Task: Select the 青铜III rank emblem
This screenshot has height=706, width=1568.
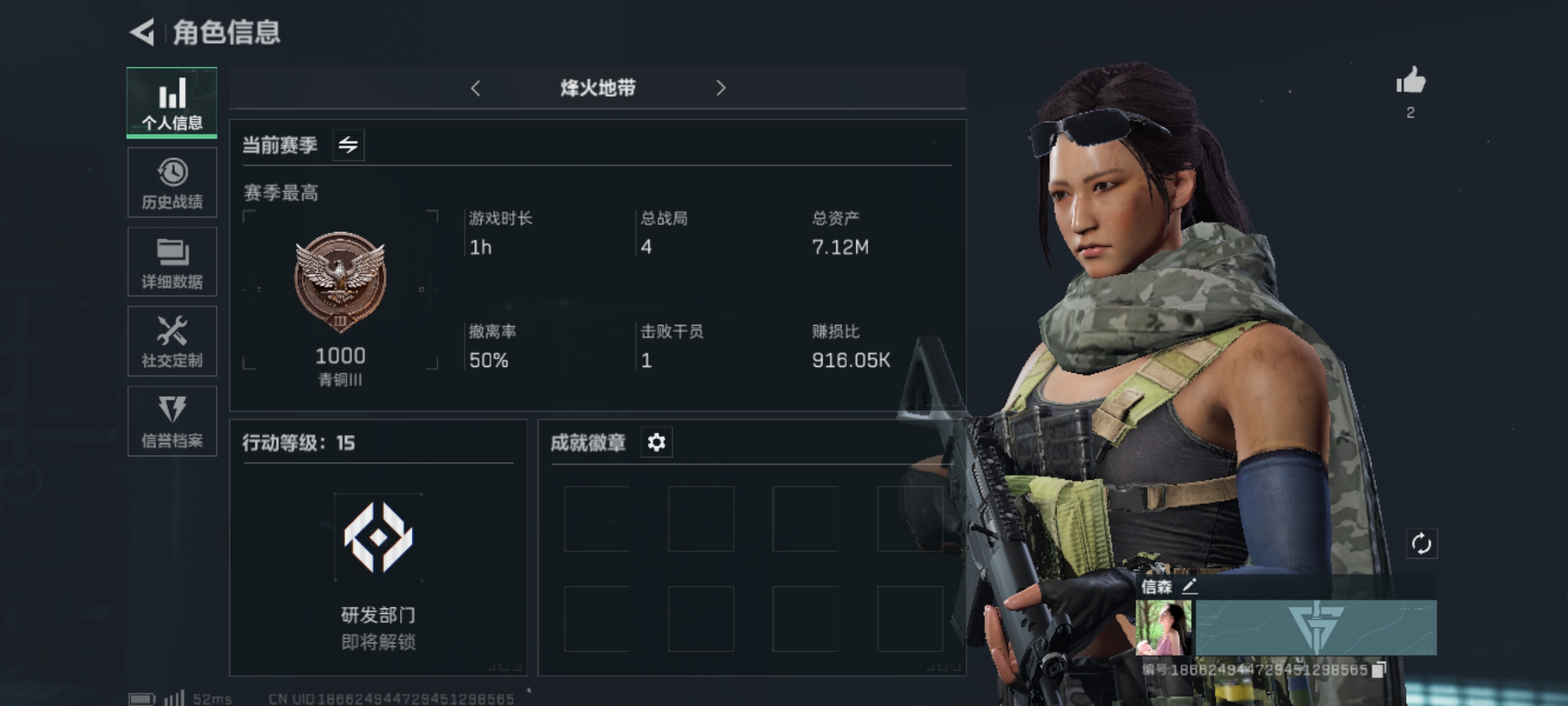Action: point(340,281)
